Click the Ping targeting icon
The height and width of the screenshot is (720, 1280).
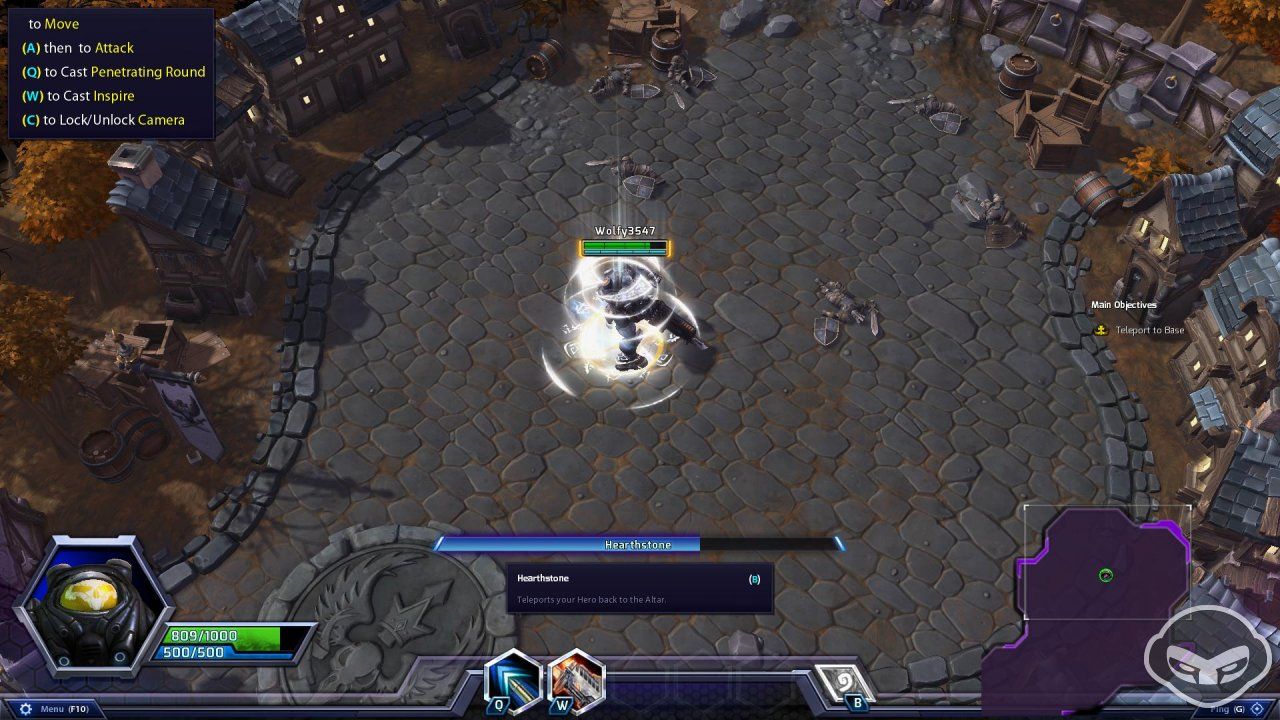tap(1257, 709)
